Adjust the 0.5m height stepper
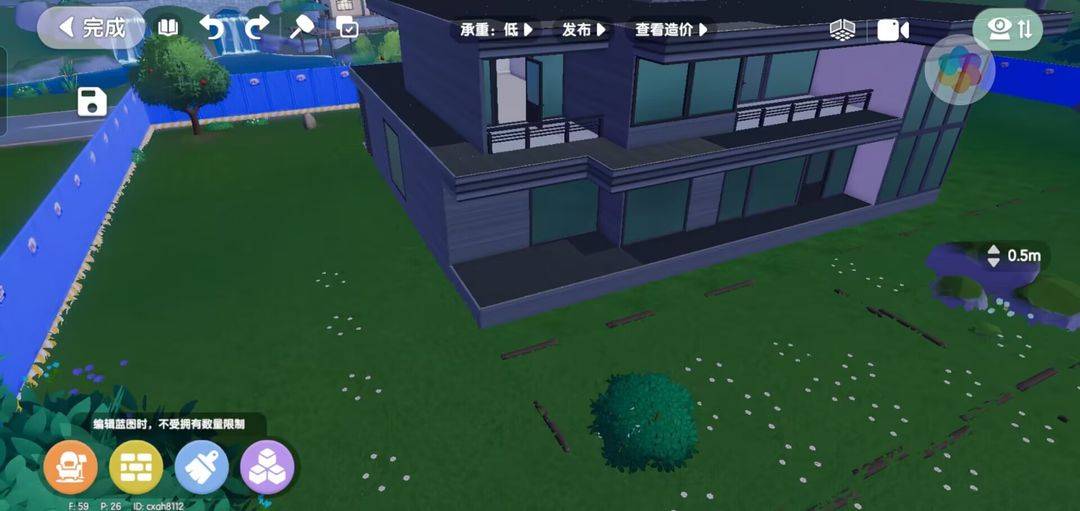Image resolution: width=1080 pixels, height=511 pixels. coord(993,256)
